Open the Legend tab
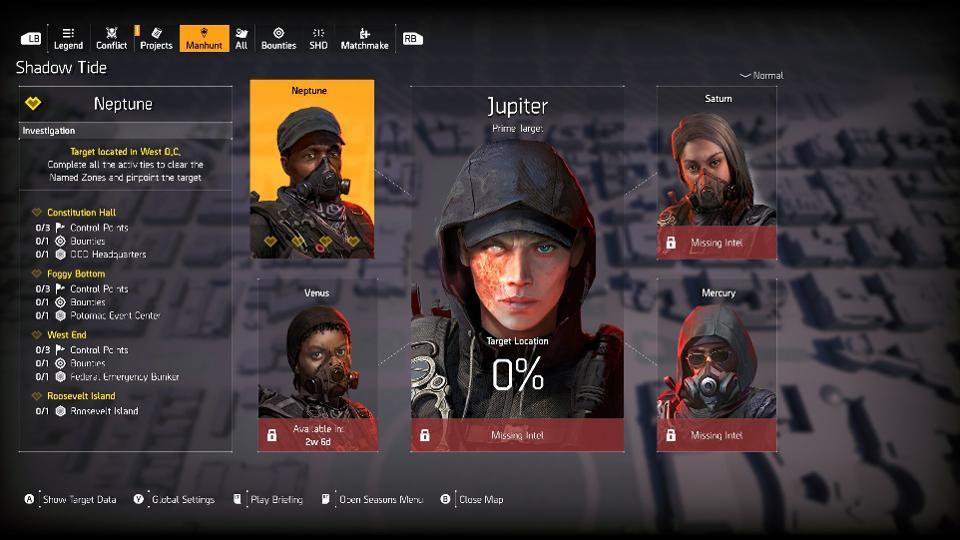Image resolution: width=960 pixels, height=540 pixels. coord(68,38)
